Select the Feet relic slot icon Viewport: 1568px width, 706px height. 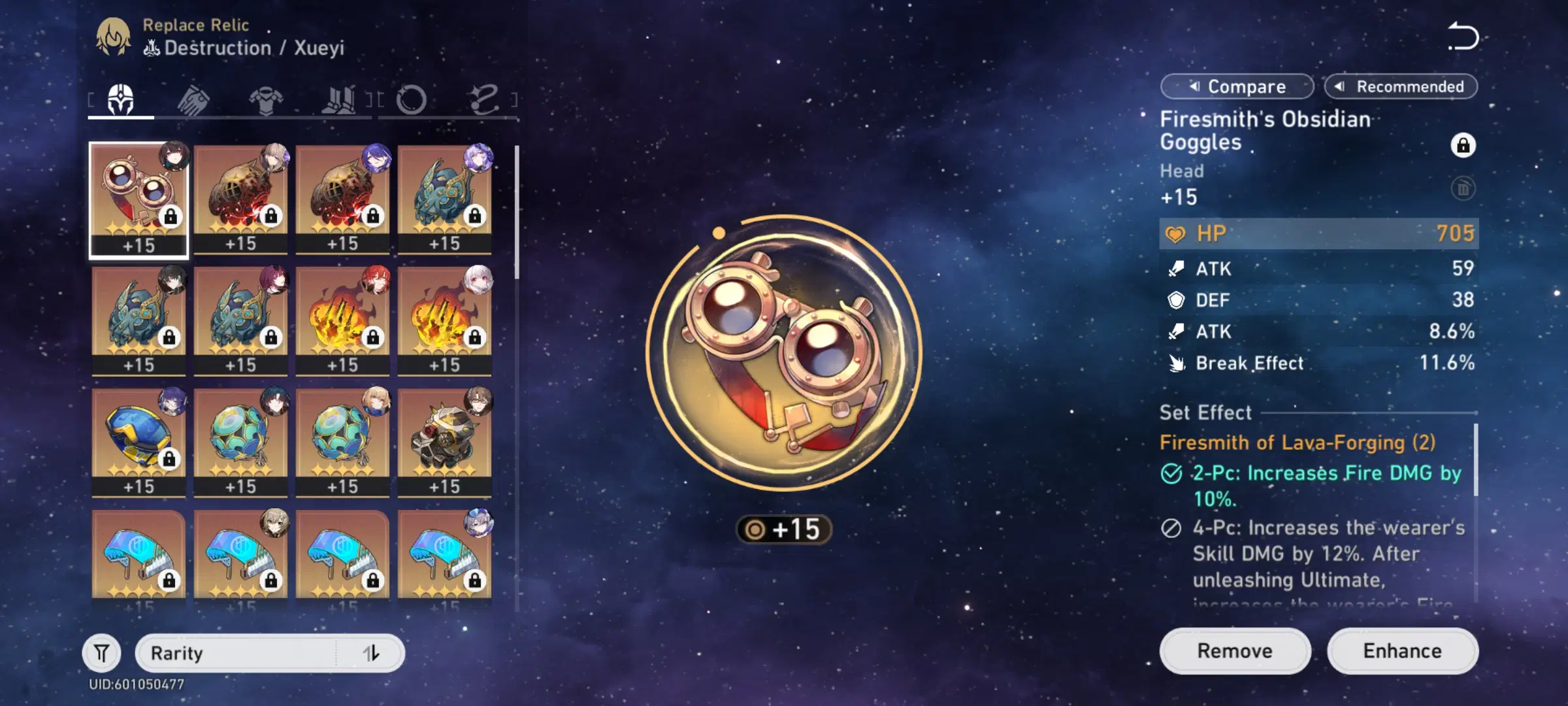coord(340,98)
